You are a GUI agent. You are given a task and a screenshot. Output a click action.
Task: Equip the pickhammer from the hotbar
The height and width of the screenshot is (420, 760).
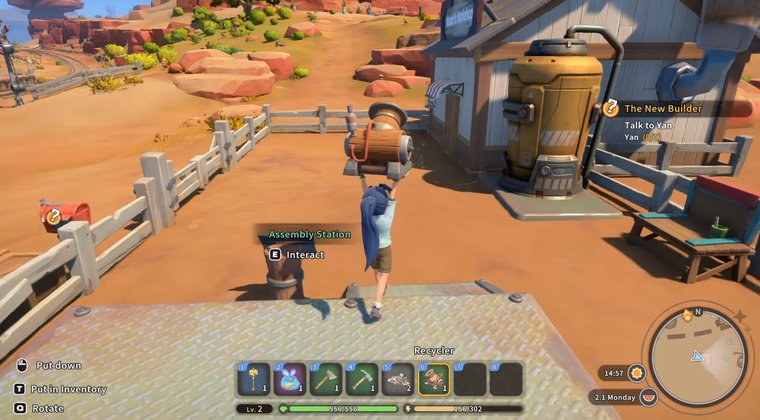[x=362, y=379]
